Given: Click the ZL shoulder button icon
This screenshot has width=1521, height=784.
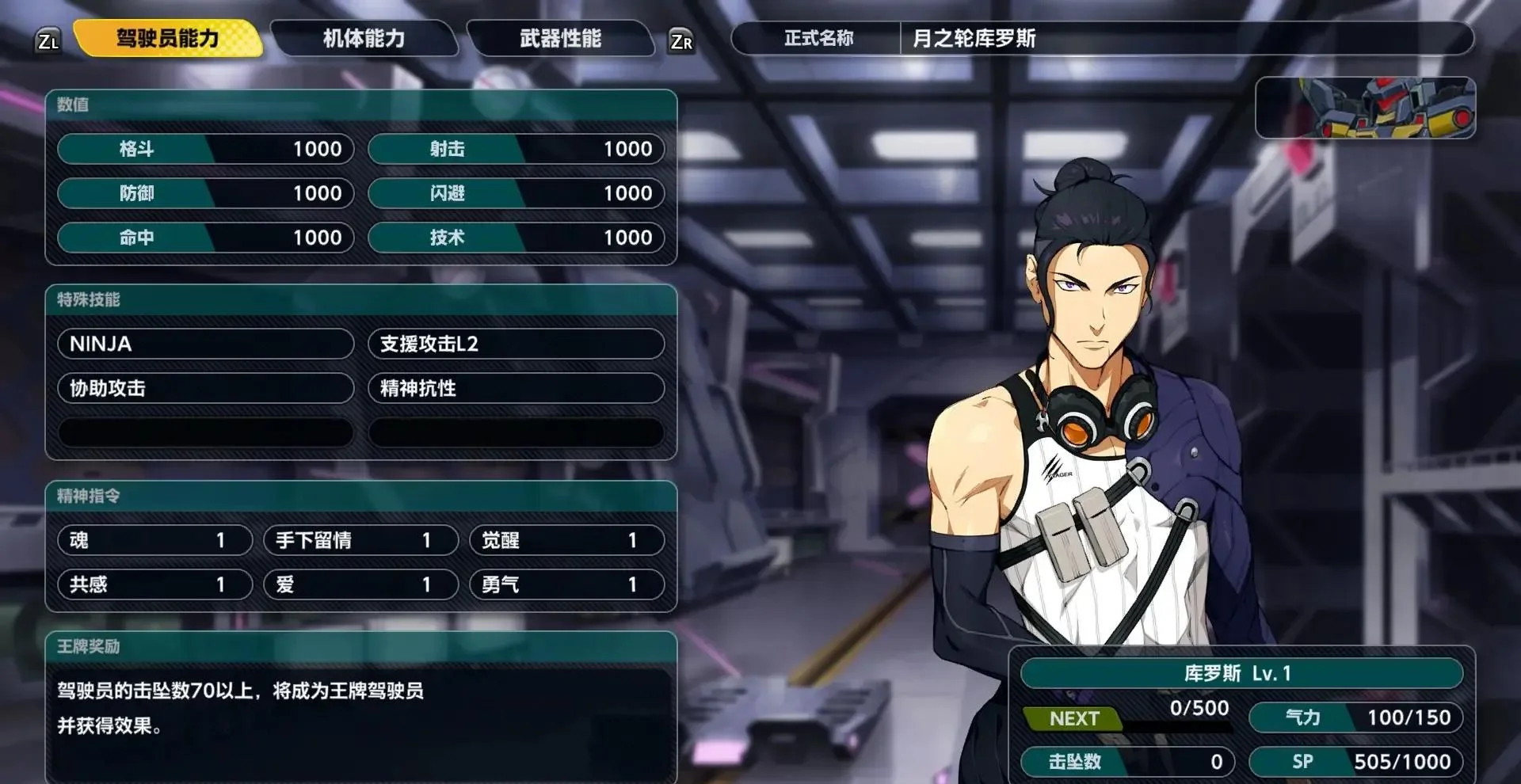Looking at the screenshot, I should (x=49, y=40).
